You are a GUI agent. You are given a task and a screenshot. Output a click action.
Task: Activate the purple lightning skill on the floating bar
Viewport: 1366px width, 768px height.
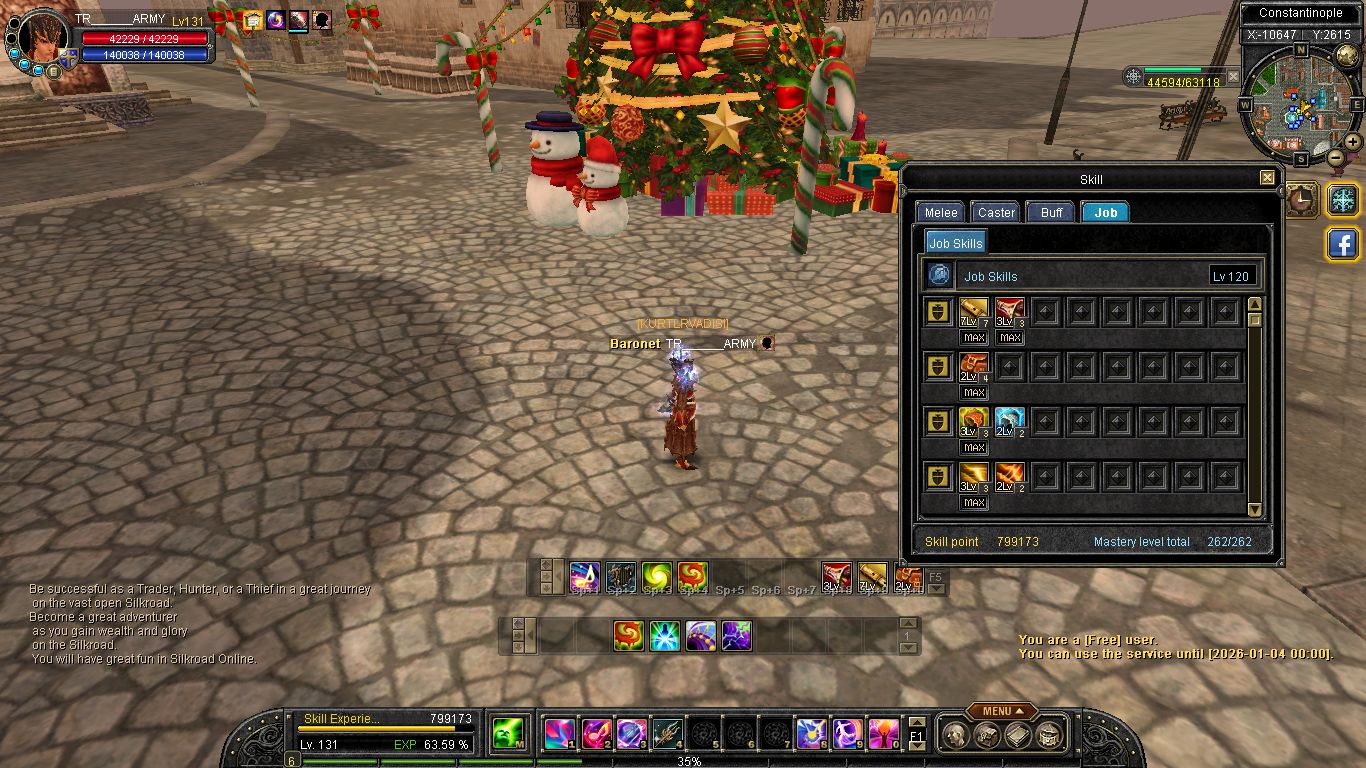point(736,635)
